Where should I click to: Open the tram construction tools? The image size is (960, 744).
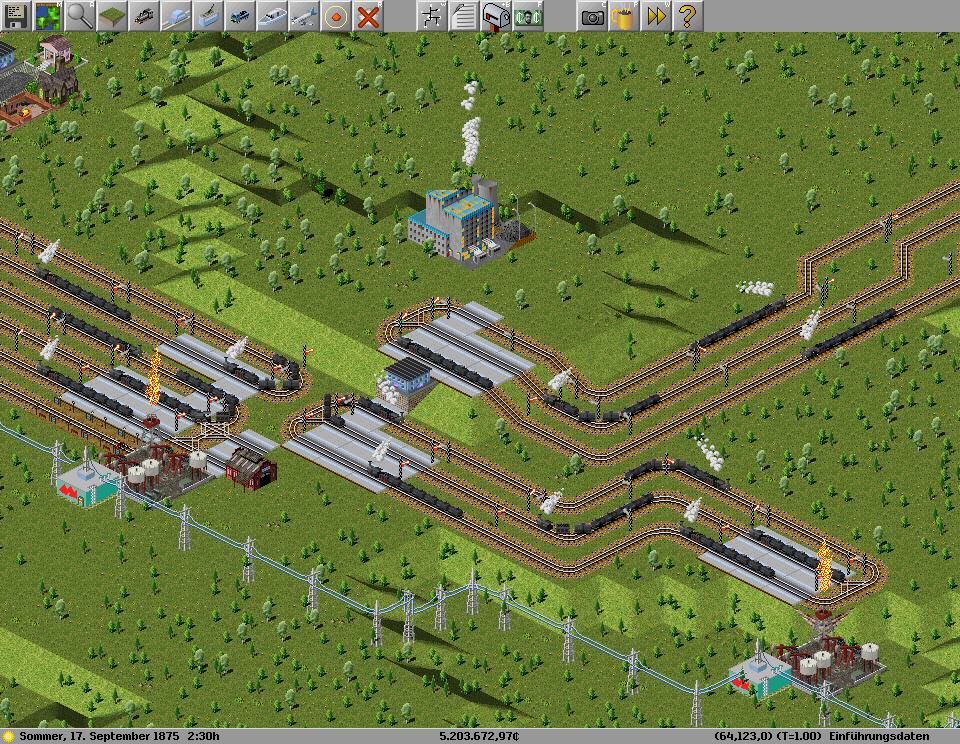pyautogui.click(x=208, y=16)
